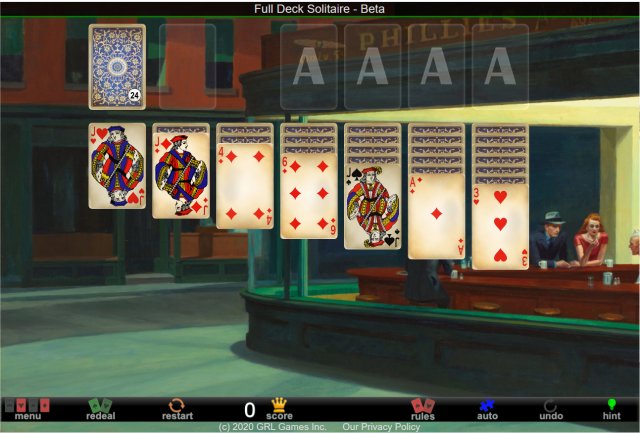The height and width of the screenshot is (433, 640).
Task: Redeal the cards
Action: (x=100, y=408)
